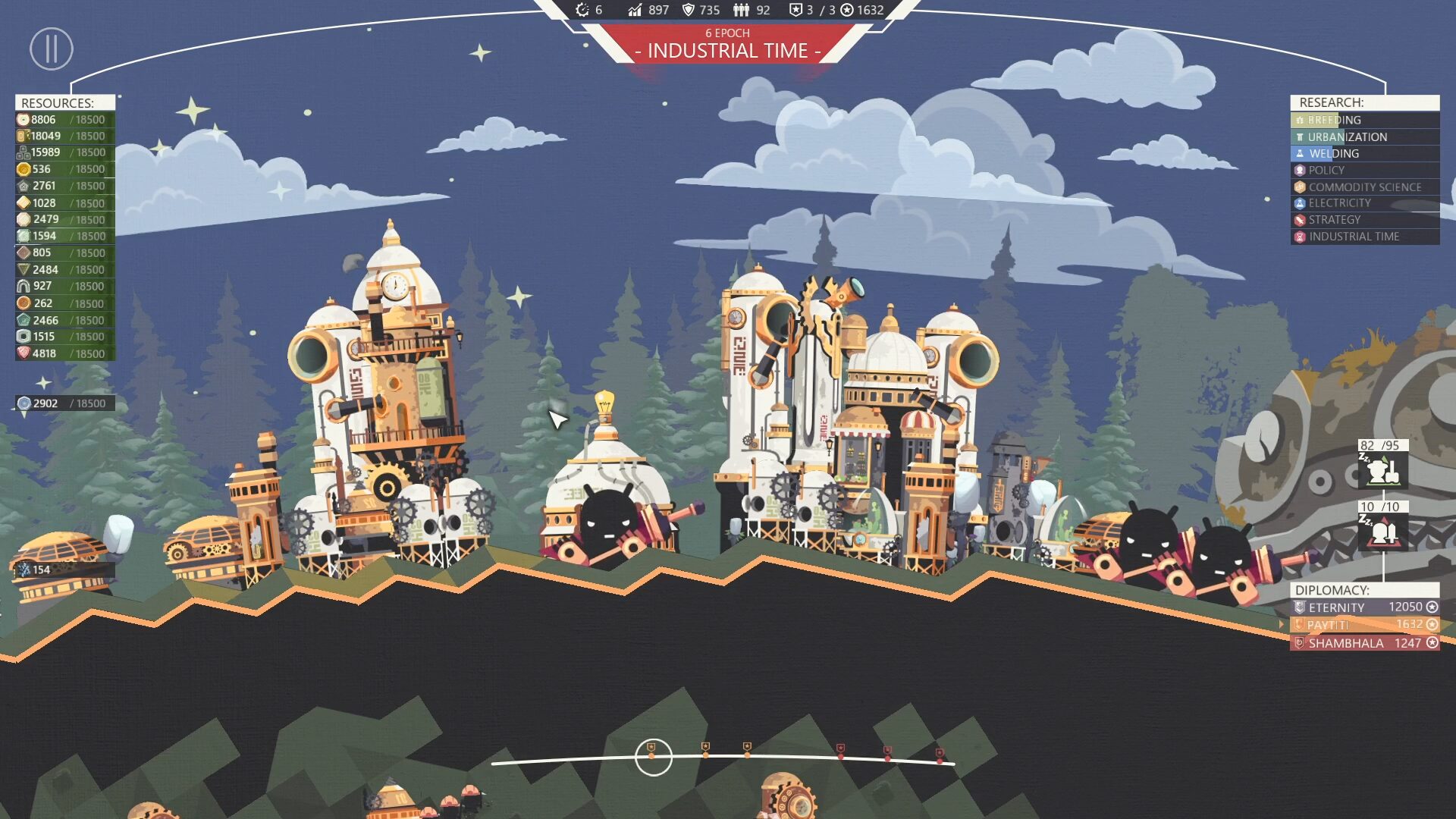Choose the Urbanization research entry
Viewport: 1456px width, 819px height.
point(1363,136)
